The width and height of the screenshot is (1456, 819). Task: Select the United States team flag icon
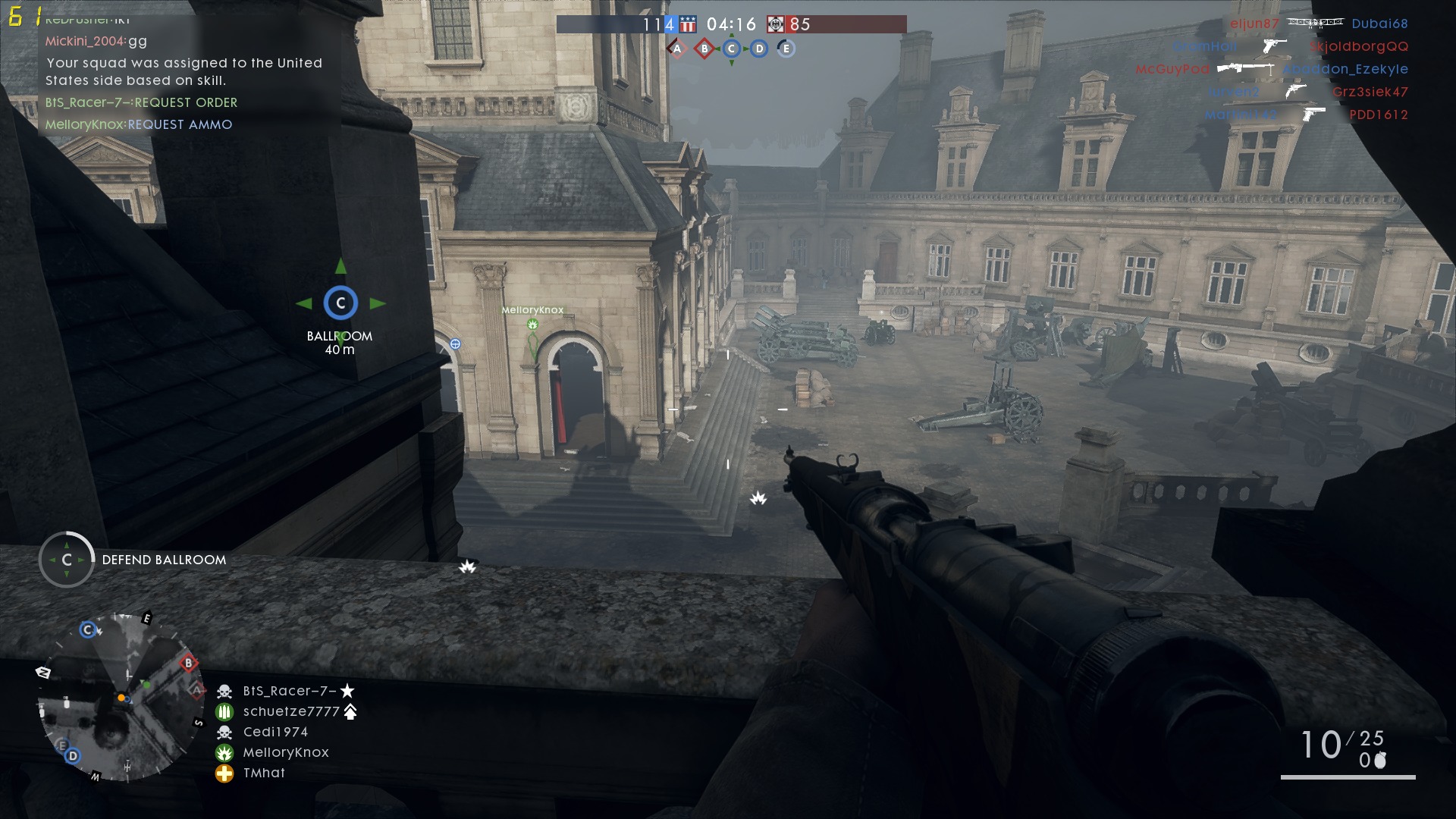point(688,24)
